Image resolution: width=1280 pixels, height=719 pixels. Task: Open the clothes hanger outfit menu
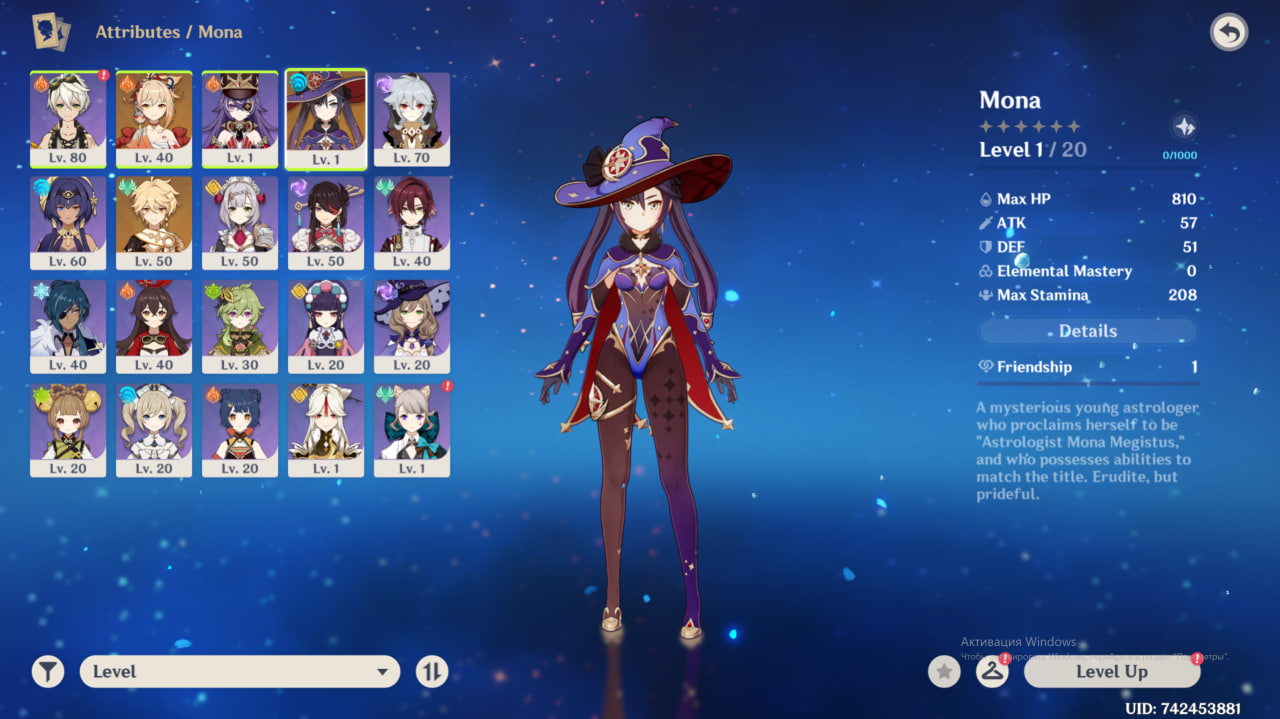[991, 672]
